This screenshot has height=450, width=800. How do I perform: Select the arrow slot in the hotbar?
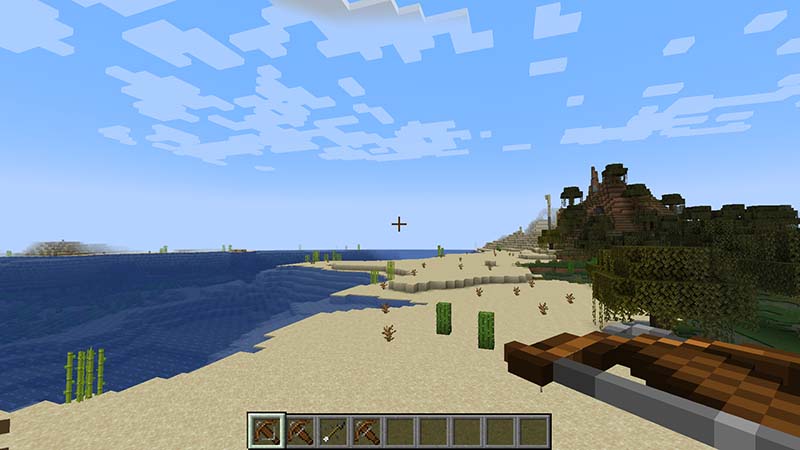click(x=333, y=431)
